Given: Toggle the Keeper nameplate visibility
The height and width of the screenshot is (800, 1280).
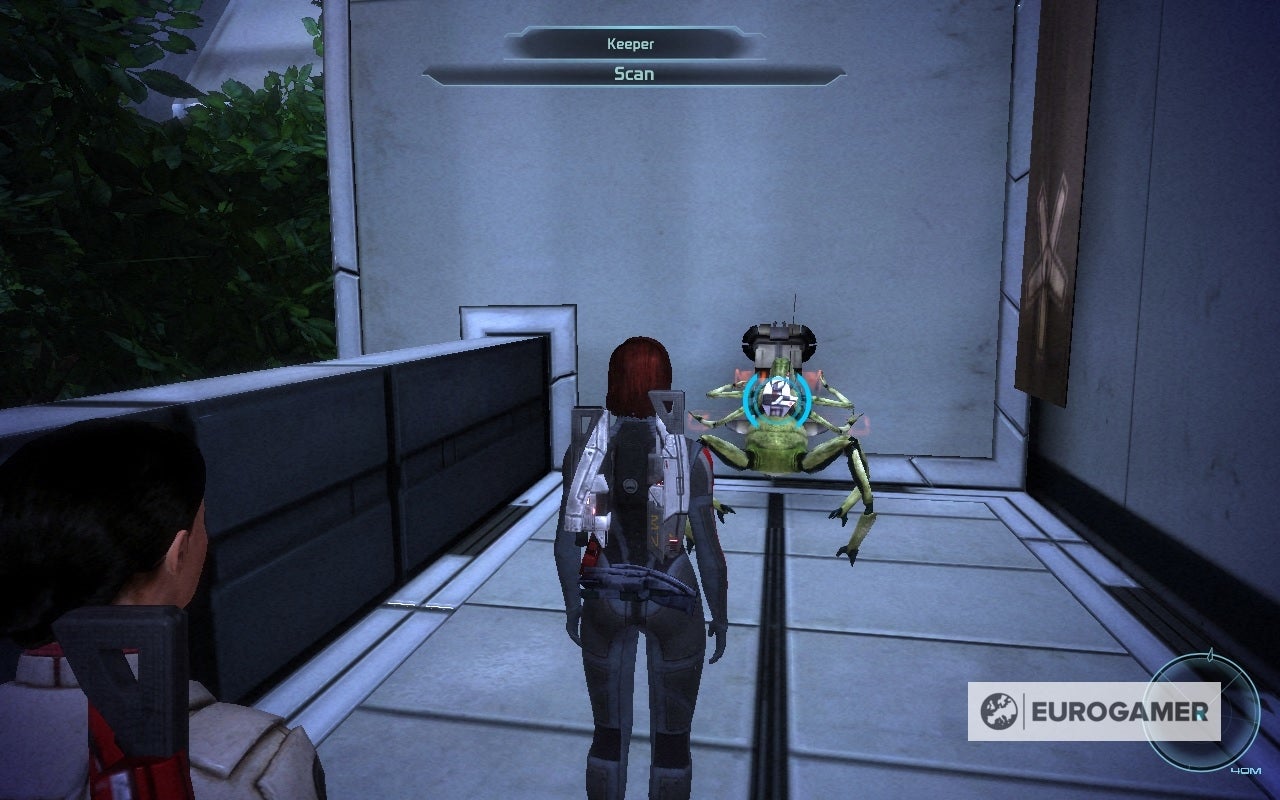Looking at the screenshot, I should point(630,44).
